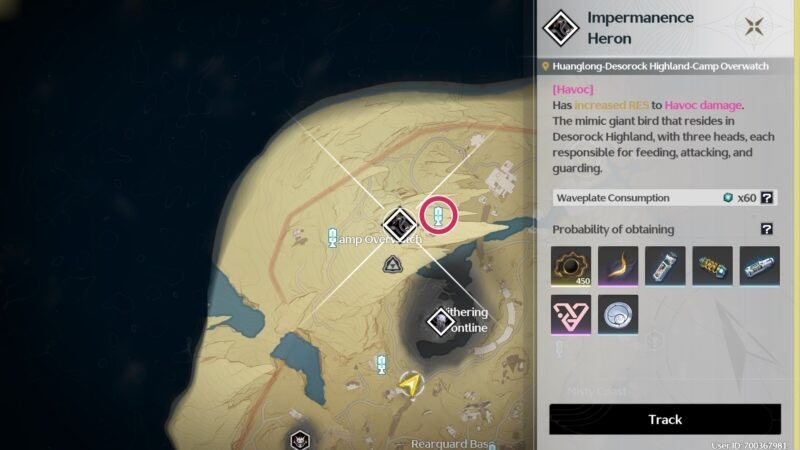Open the Waveplate Consumption help icon
Viewport: 800px width, 450px height.
click(x=767, y=198)
